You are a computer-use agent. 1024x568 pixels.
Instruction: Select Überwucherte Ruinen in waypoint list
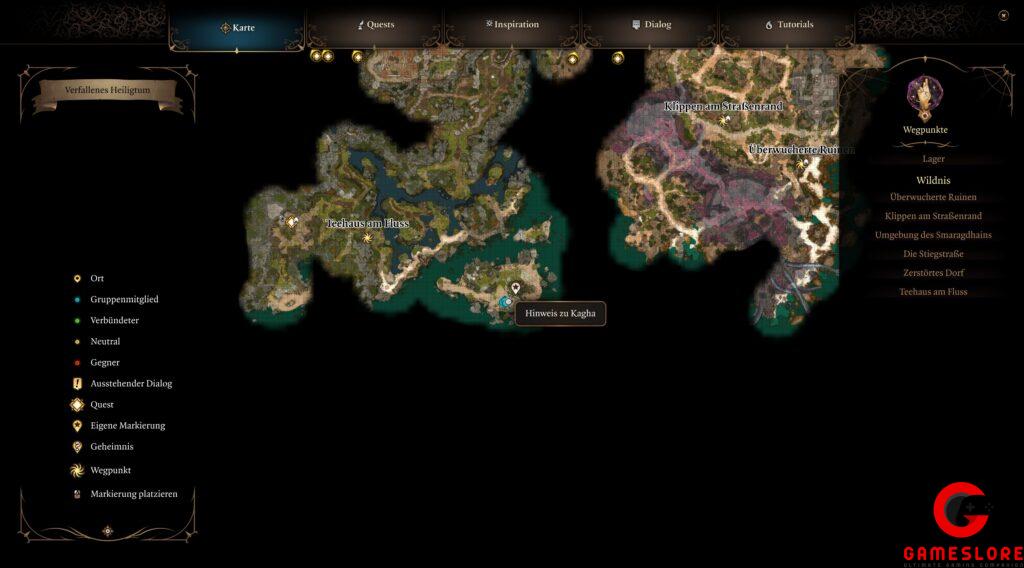[933, 197]
